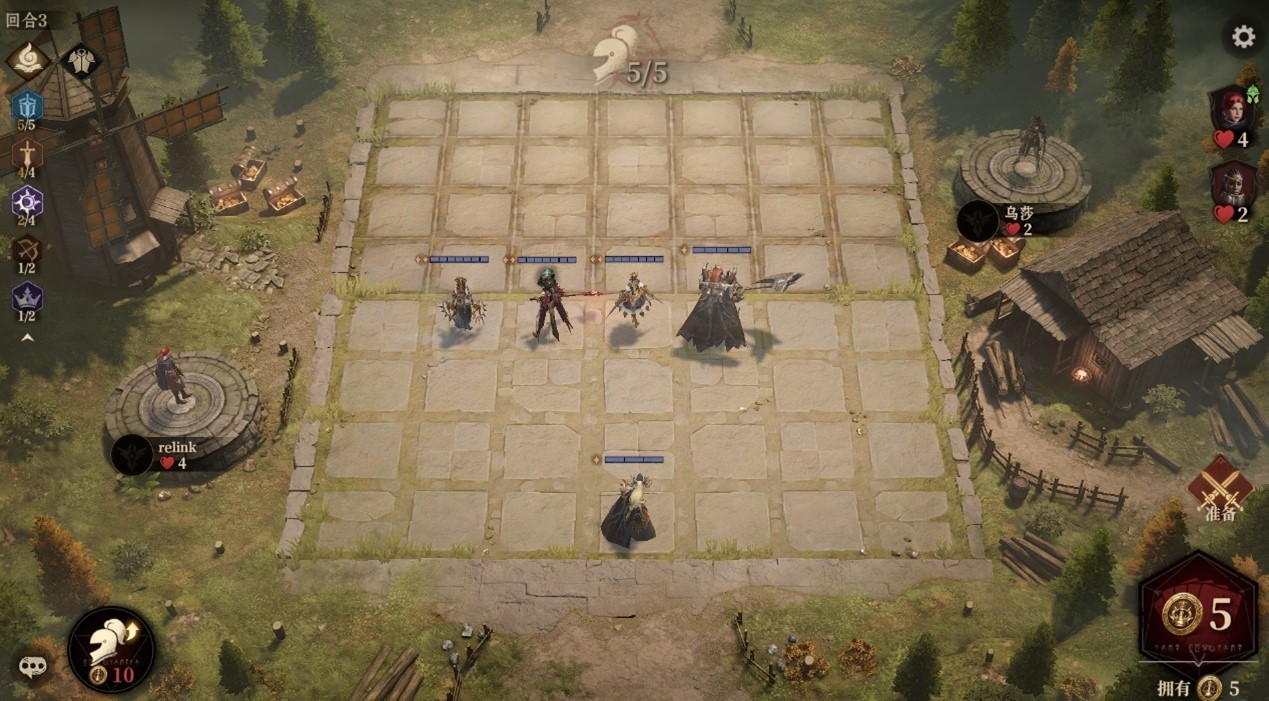Inspect the bow synergy showing 1/2

click(27, 249)
